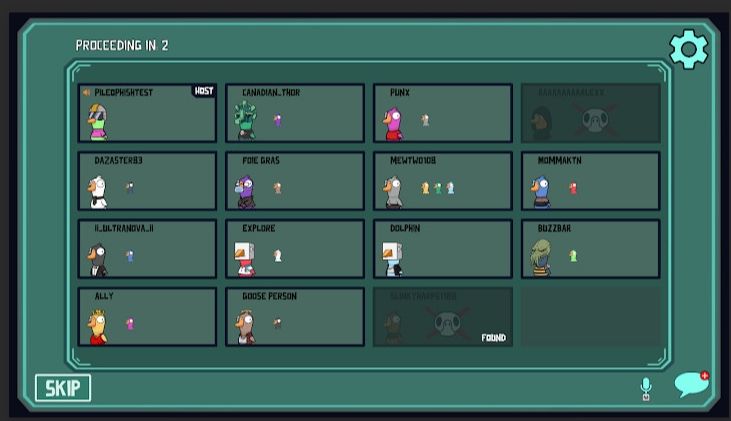Viewport: 731px width, 421px height.
Task: Select Dazaster83's player card
Action: (x=147, y=181)
